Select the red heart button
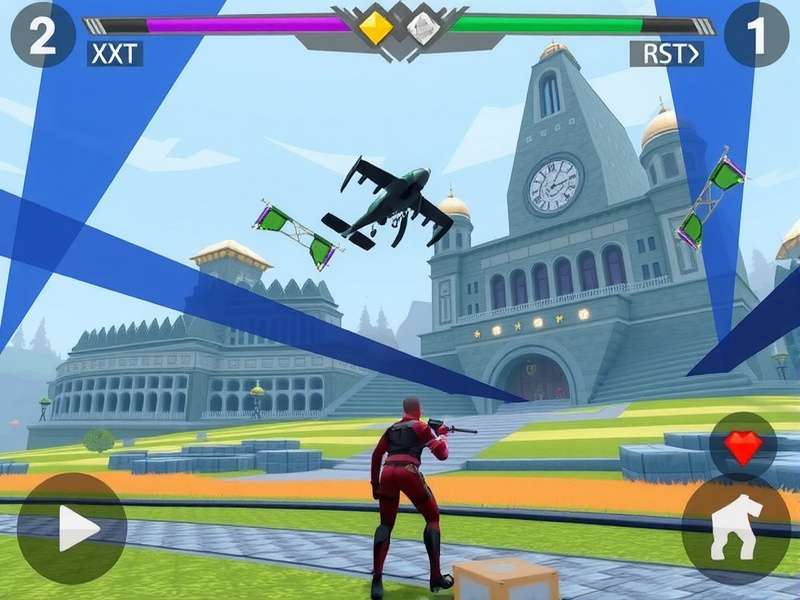800x600 pixels. pos(742,446)
